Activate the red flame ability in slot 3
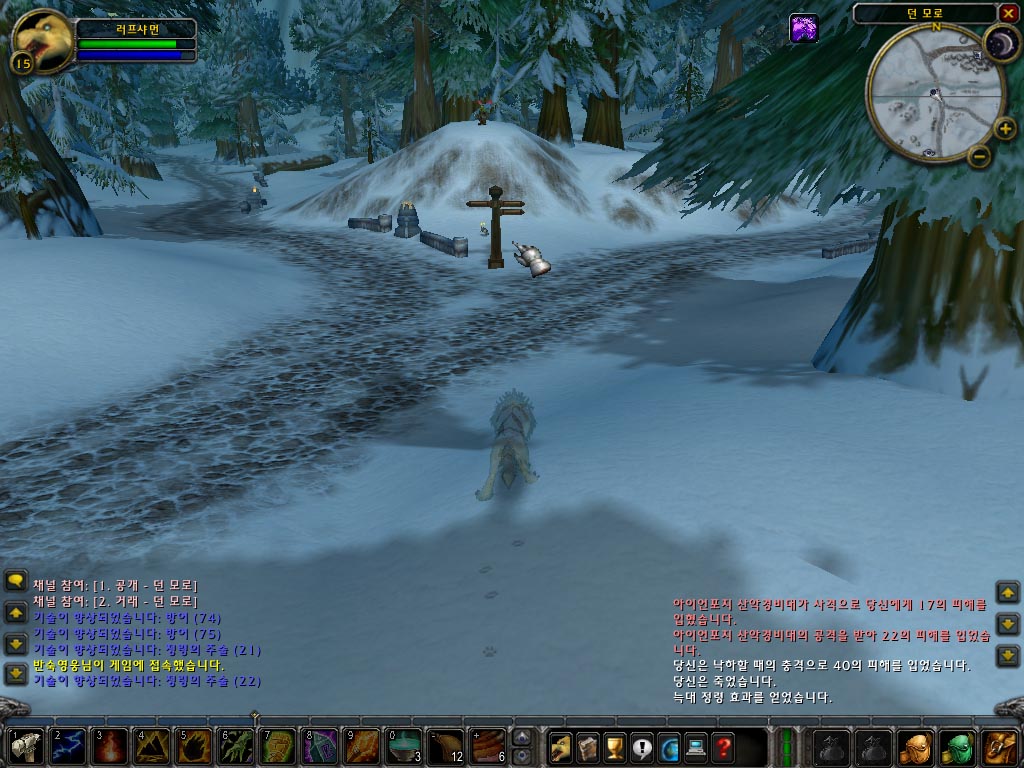This screenshot has width=1024, height=768. pyautogui.click(x=109, y=747)
